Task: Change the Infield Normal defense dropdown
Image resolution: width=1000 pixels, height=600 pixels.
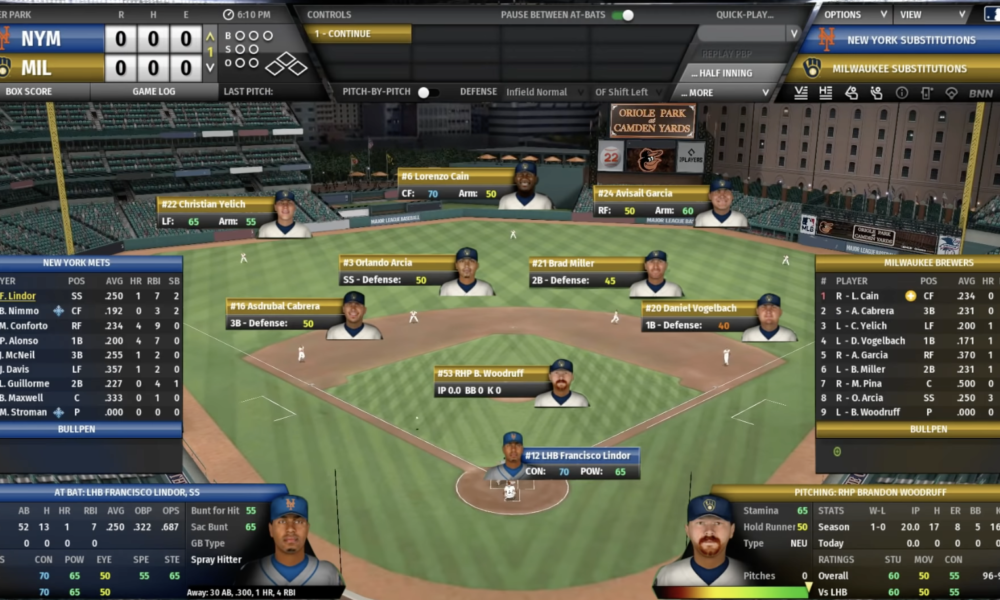Action: click(546, 92)
